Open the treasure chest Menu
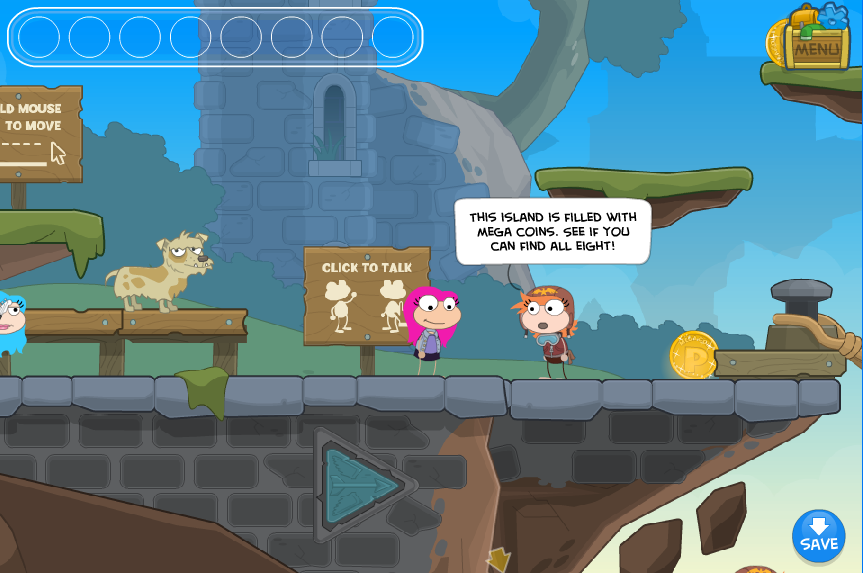This screenshot has width=863, height=573. [x=816, y=42]
